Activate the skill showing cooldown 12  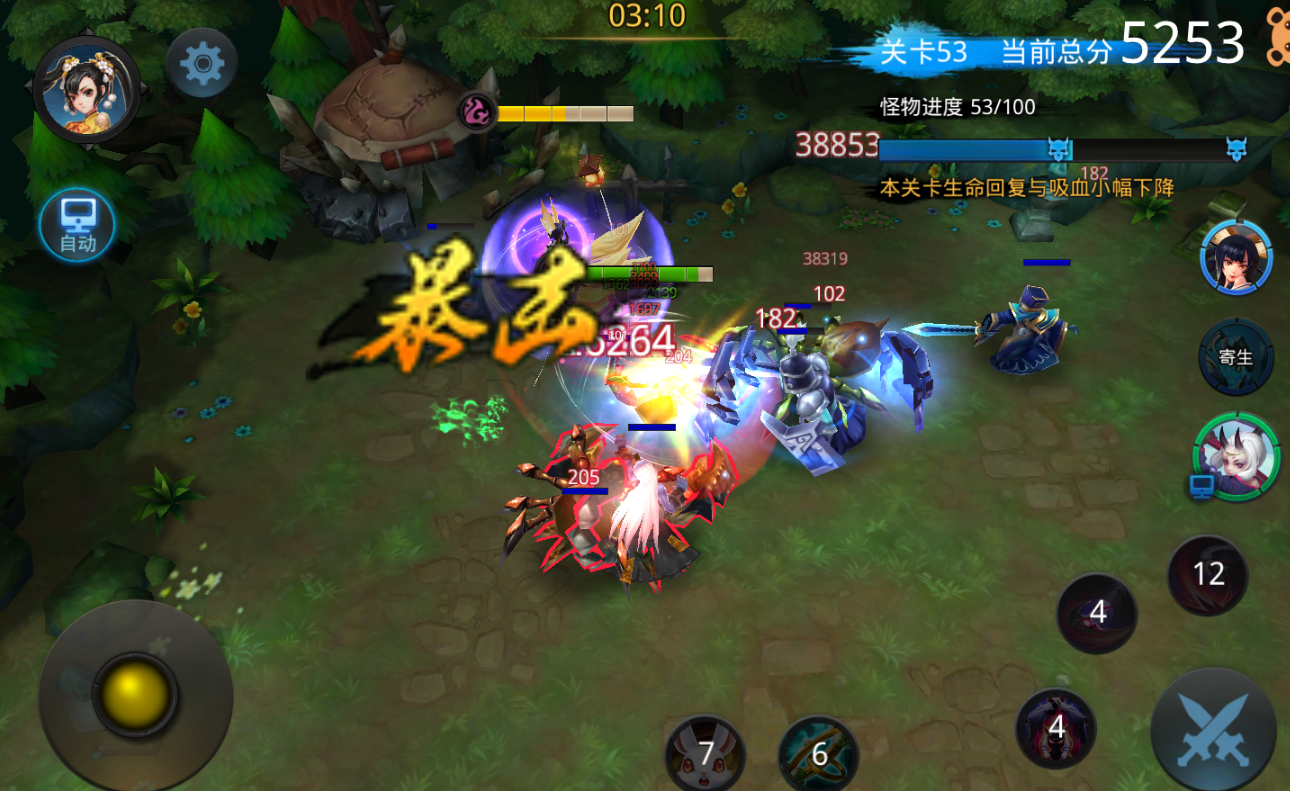pos(1208,574)
